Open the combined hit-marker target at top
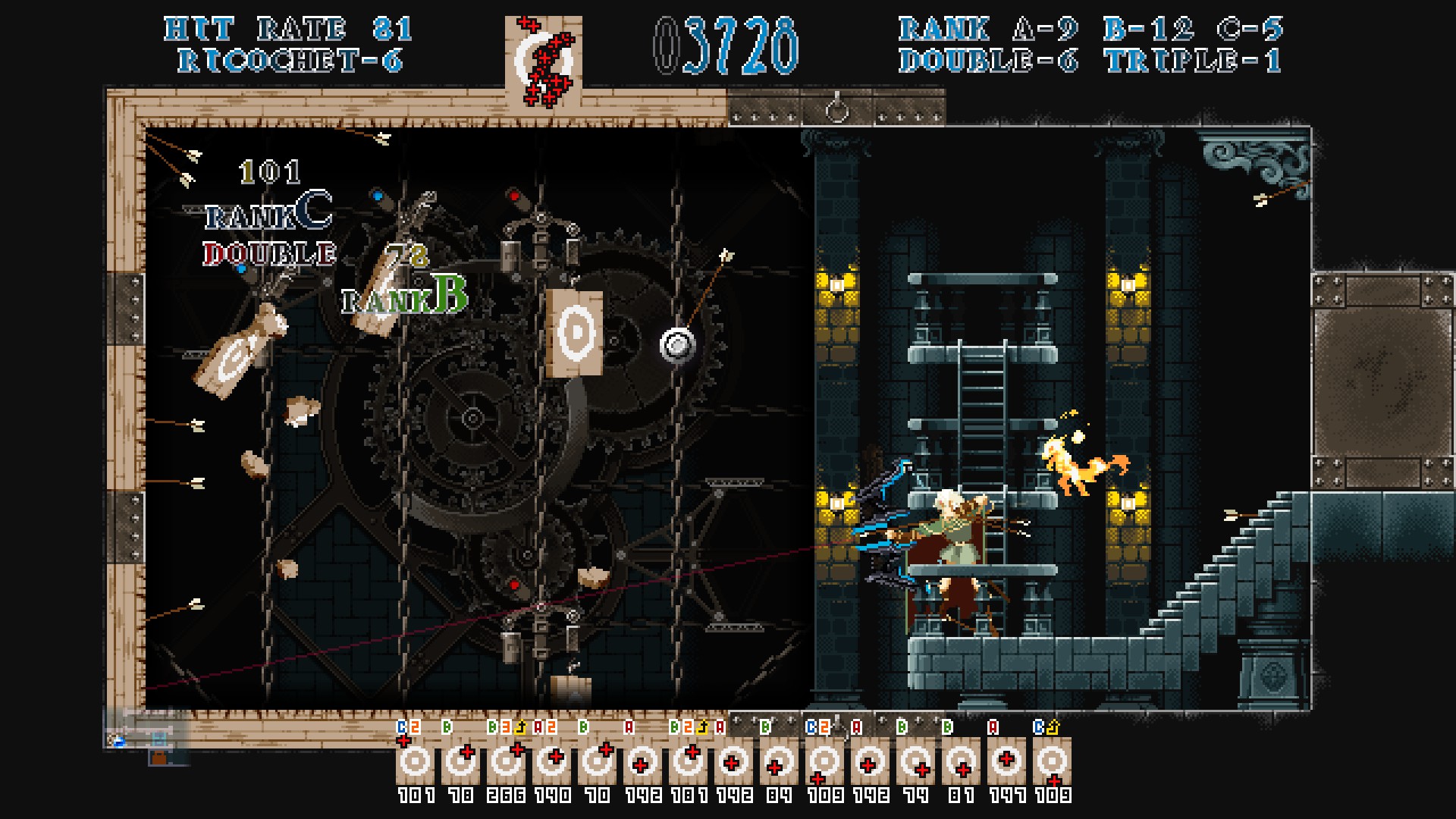This screenshot has width=1456, height=819. click(x=543, y=62)
